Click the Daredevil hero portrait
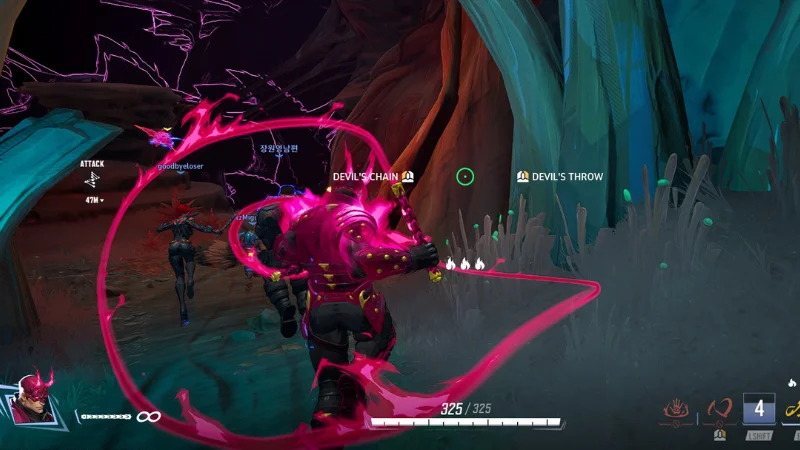The image size is (800, 450). 32,397
